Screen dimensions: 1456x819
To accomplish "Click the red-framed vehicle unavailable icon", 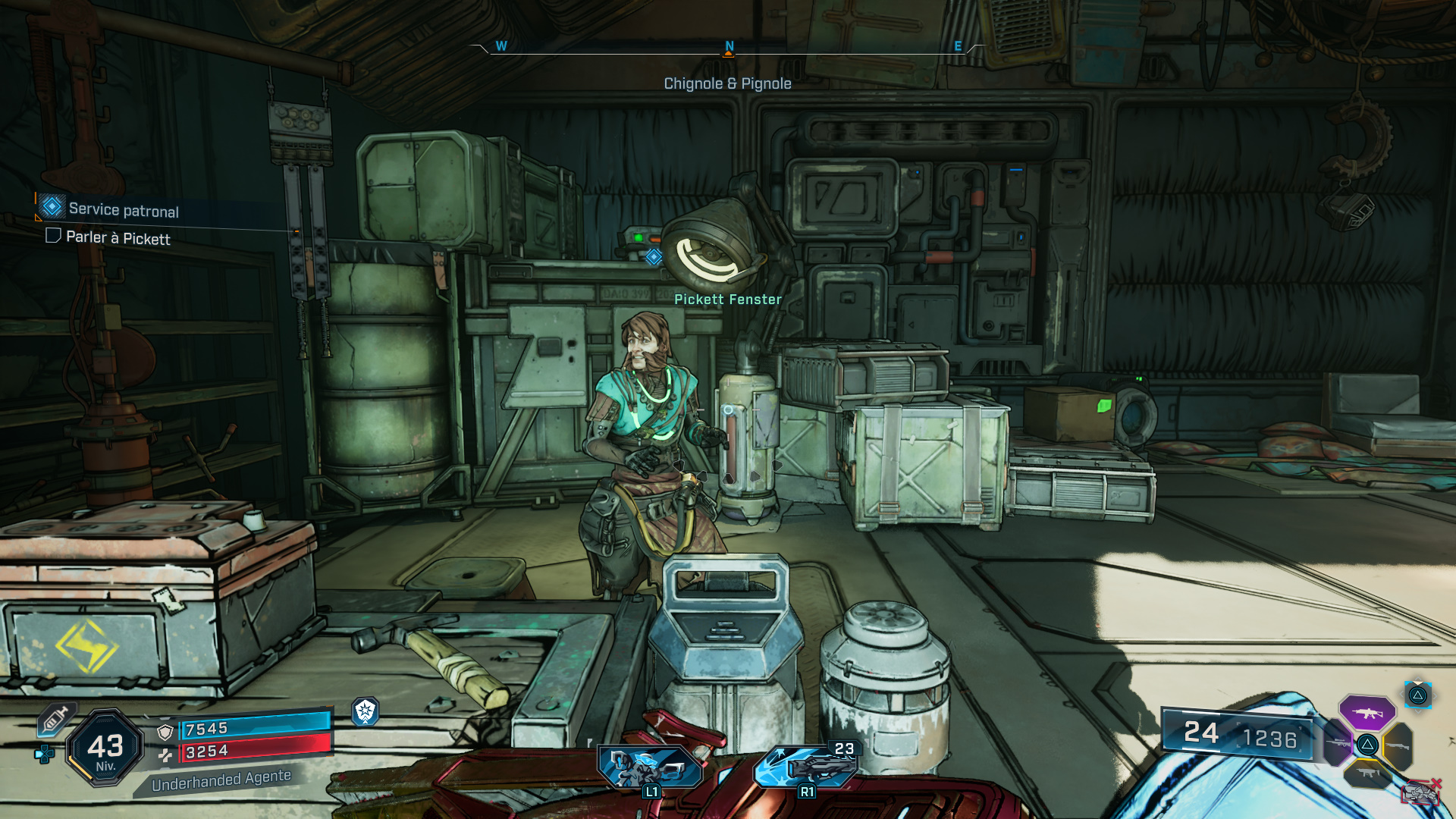I will tap(1420, 792).
